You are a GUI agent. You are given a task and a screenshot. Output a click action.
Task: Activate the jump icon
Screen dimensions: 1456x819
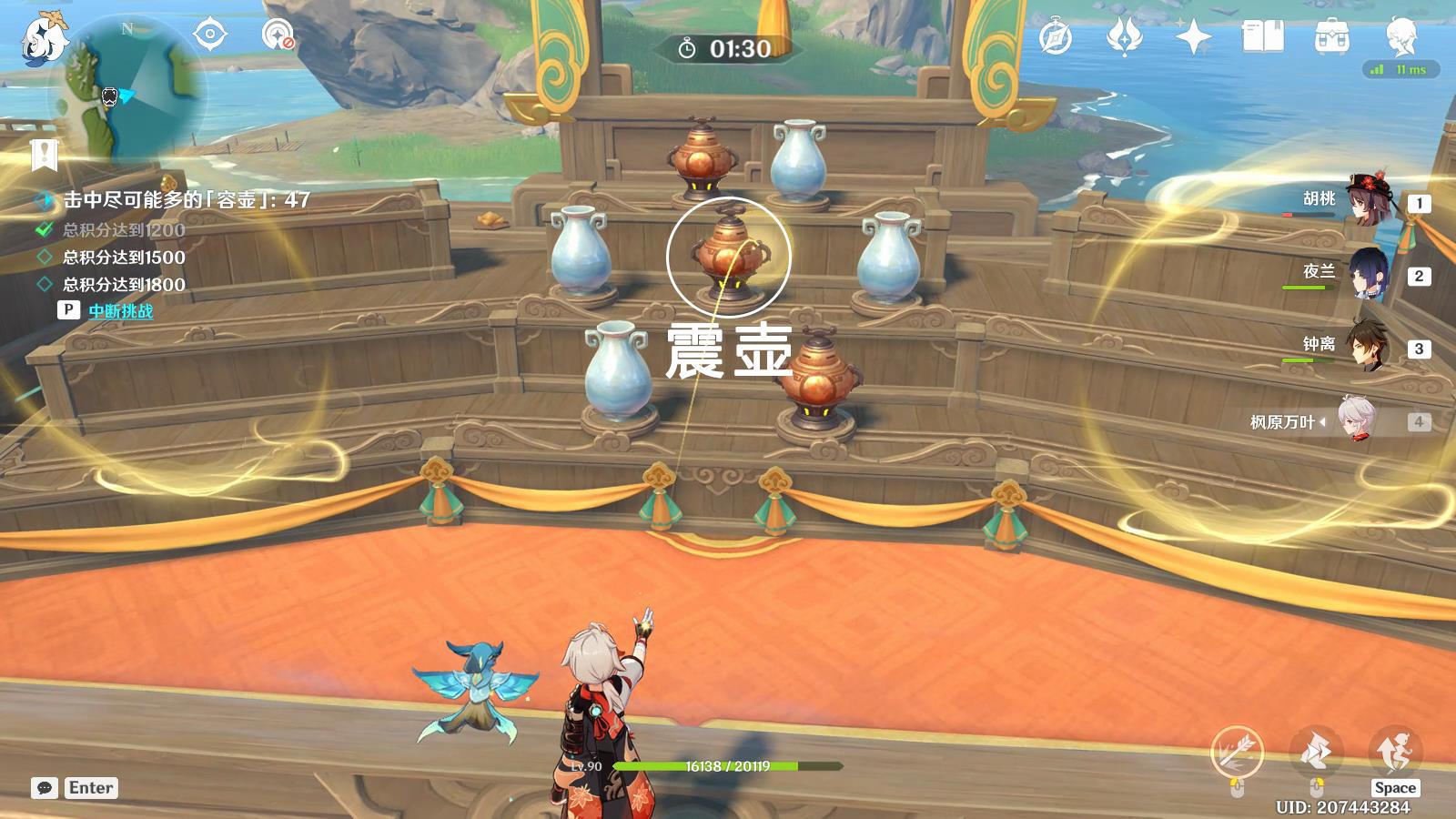(x=1394, y=751)
